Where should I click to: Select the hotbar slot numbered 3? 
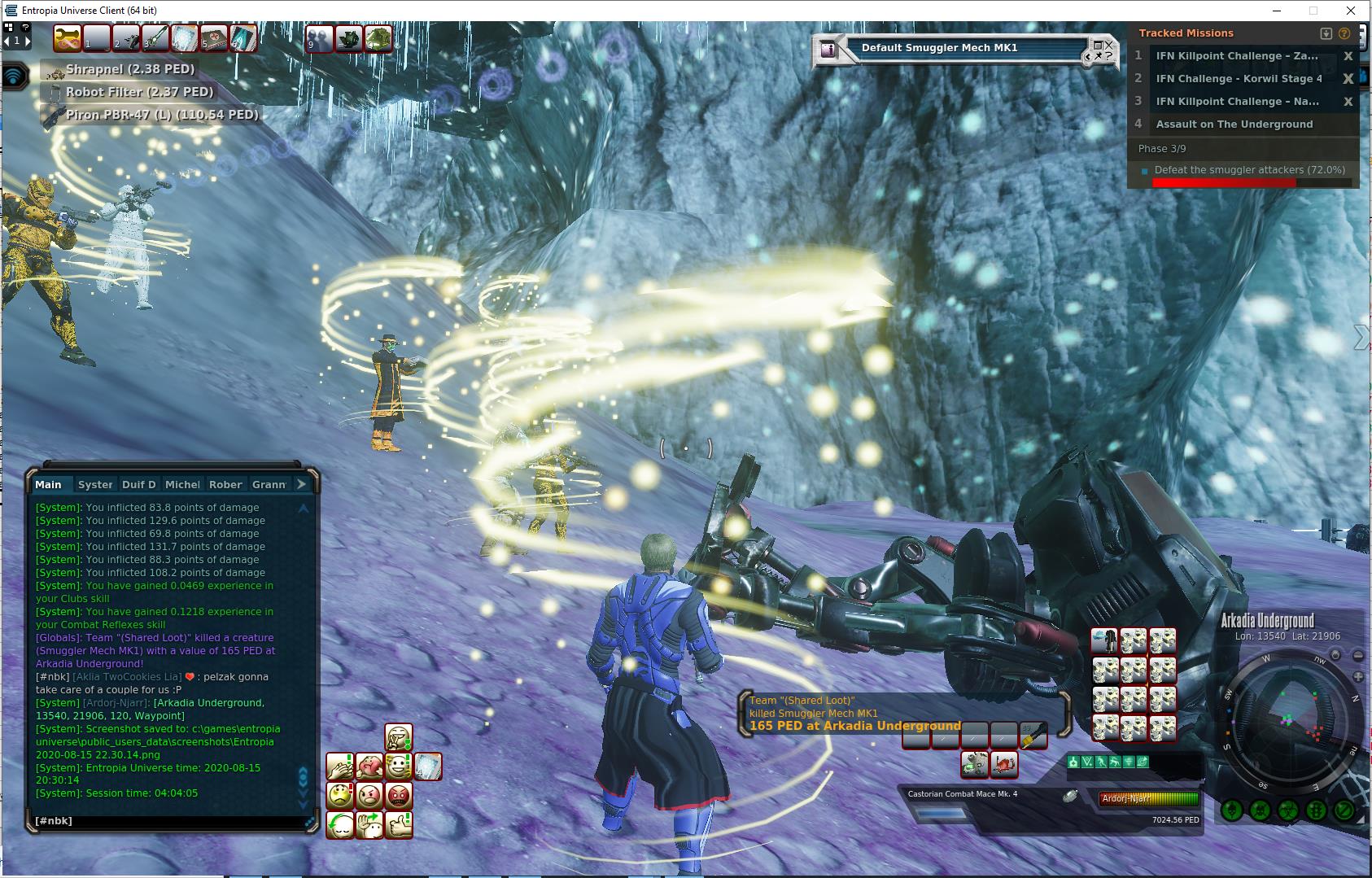click(x=155, y=38)
